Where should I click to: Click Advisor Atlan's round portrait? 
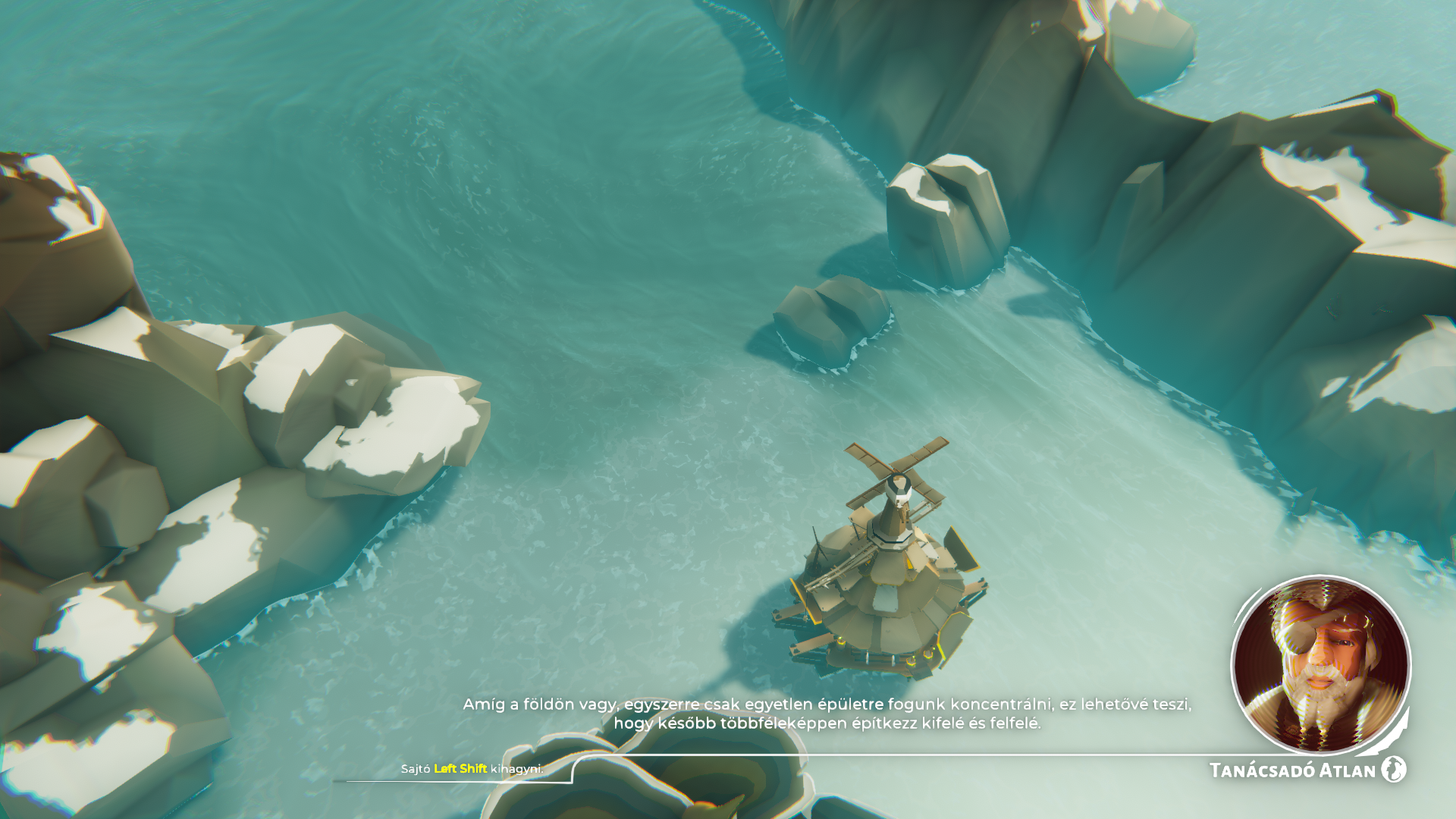coord(1320,665)
